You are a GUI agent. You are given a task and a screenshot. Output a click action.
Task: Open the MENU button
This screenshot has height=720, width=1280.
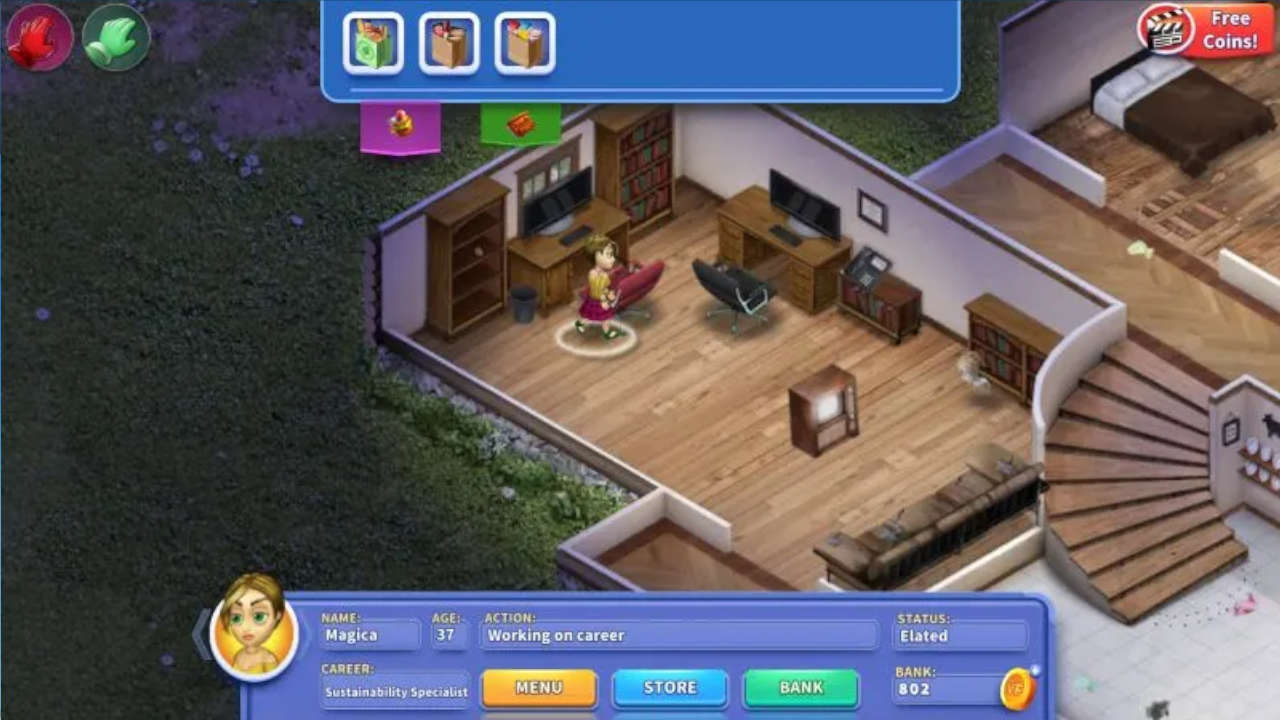click(539, 688)
